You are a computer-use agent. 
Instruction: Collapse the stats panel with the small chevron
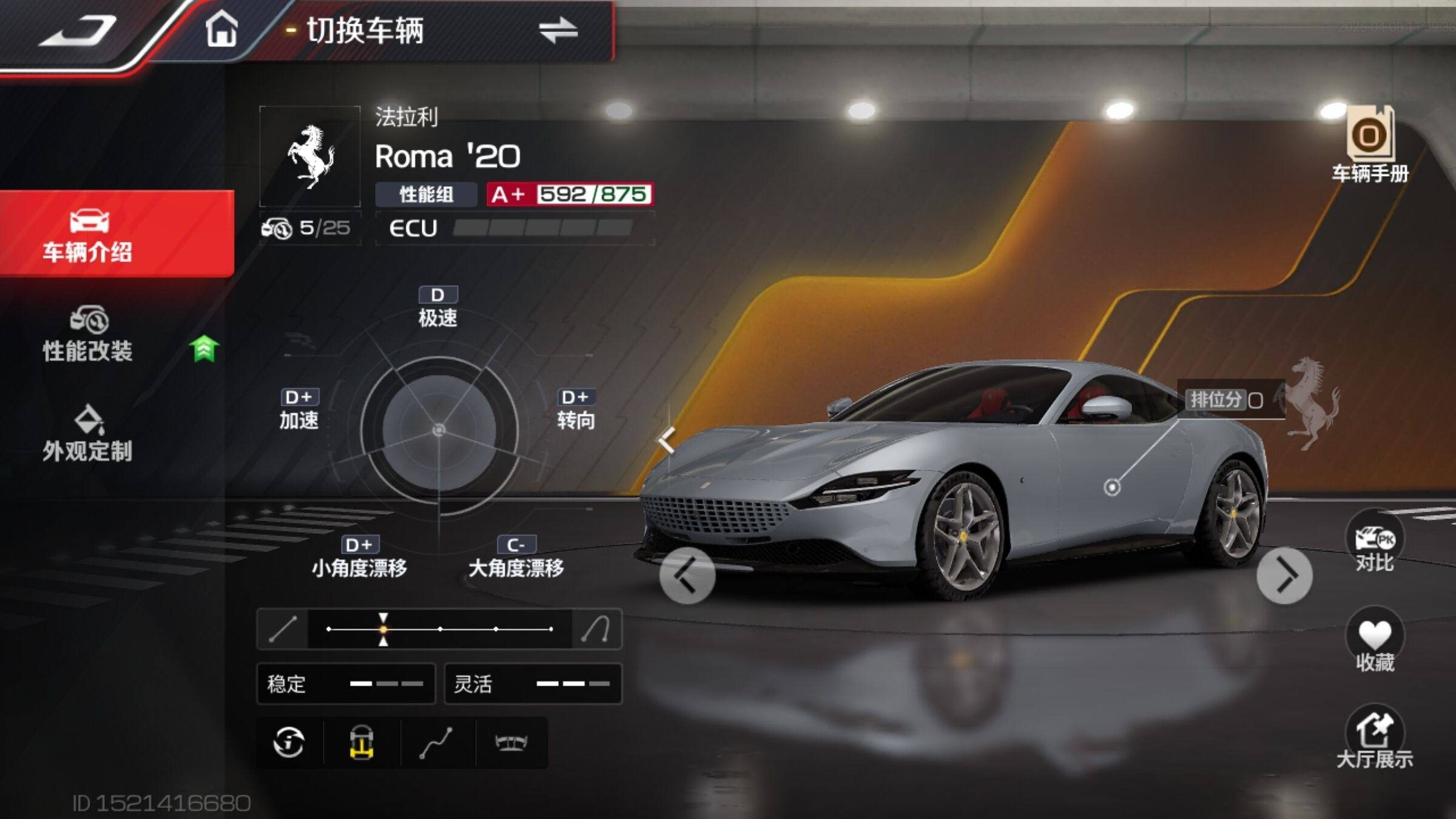pos(667,439)
